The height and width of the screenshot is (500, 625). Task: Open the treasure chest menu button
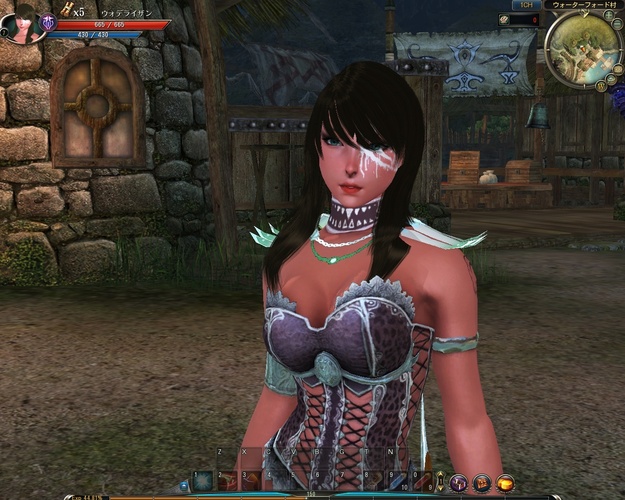pos(482,484)
